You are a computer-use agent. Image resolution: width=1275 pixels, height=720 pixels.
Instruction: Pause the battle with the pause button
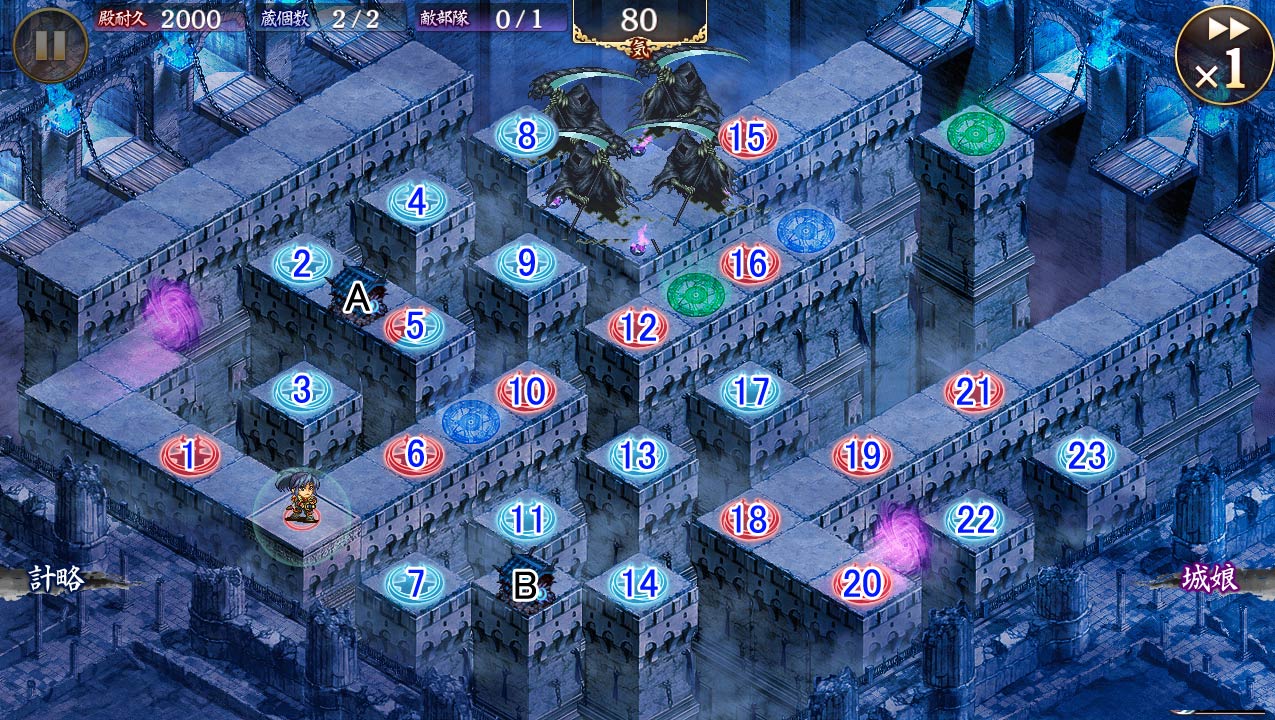50,45
